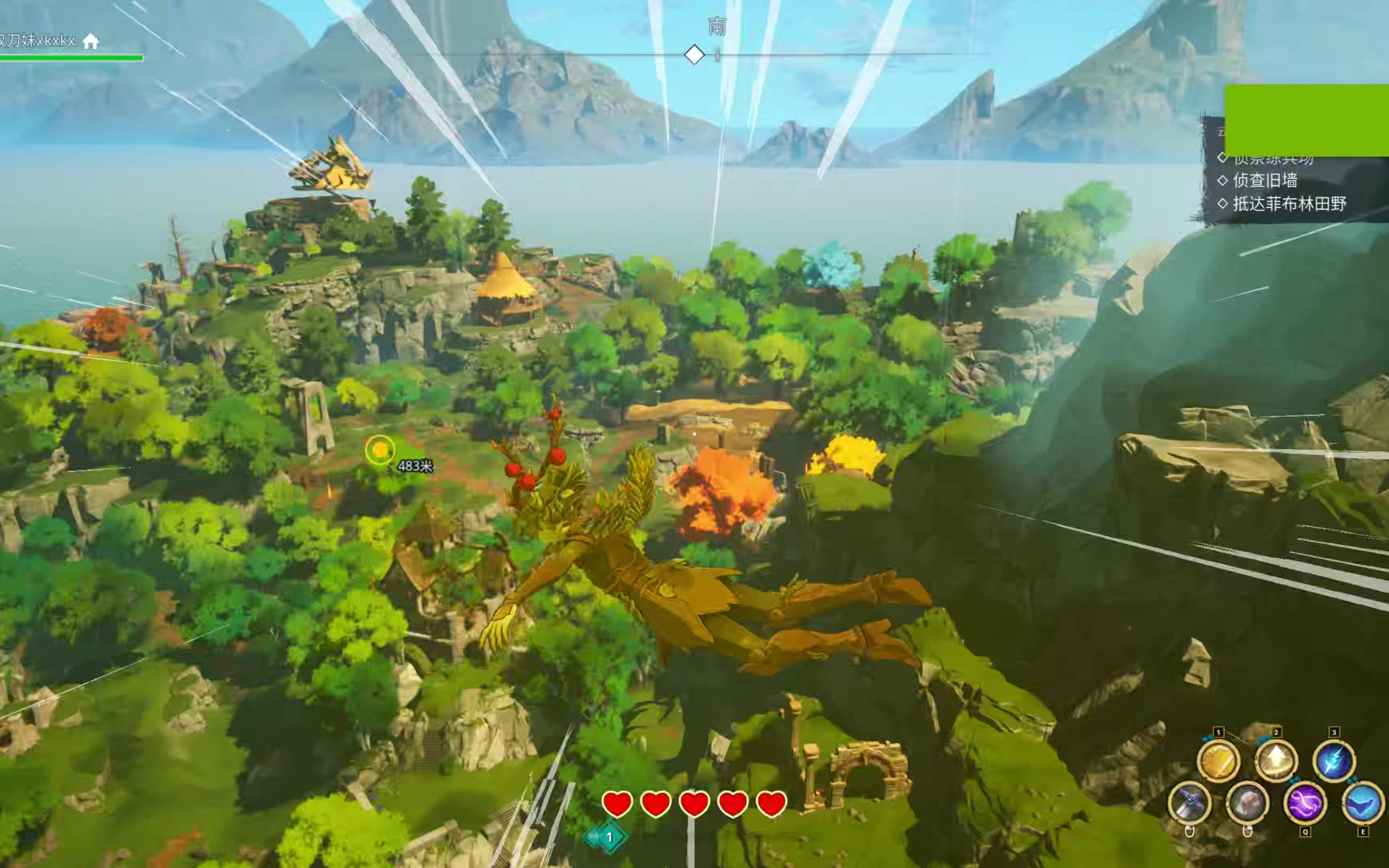Screen dimensions: 1389x868
Task: Click the yellow 483米 waypoint marker
Action: point(380,451)
